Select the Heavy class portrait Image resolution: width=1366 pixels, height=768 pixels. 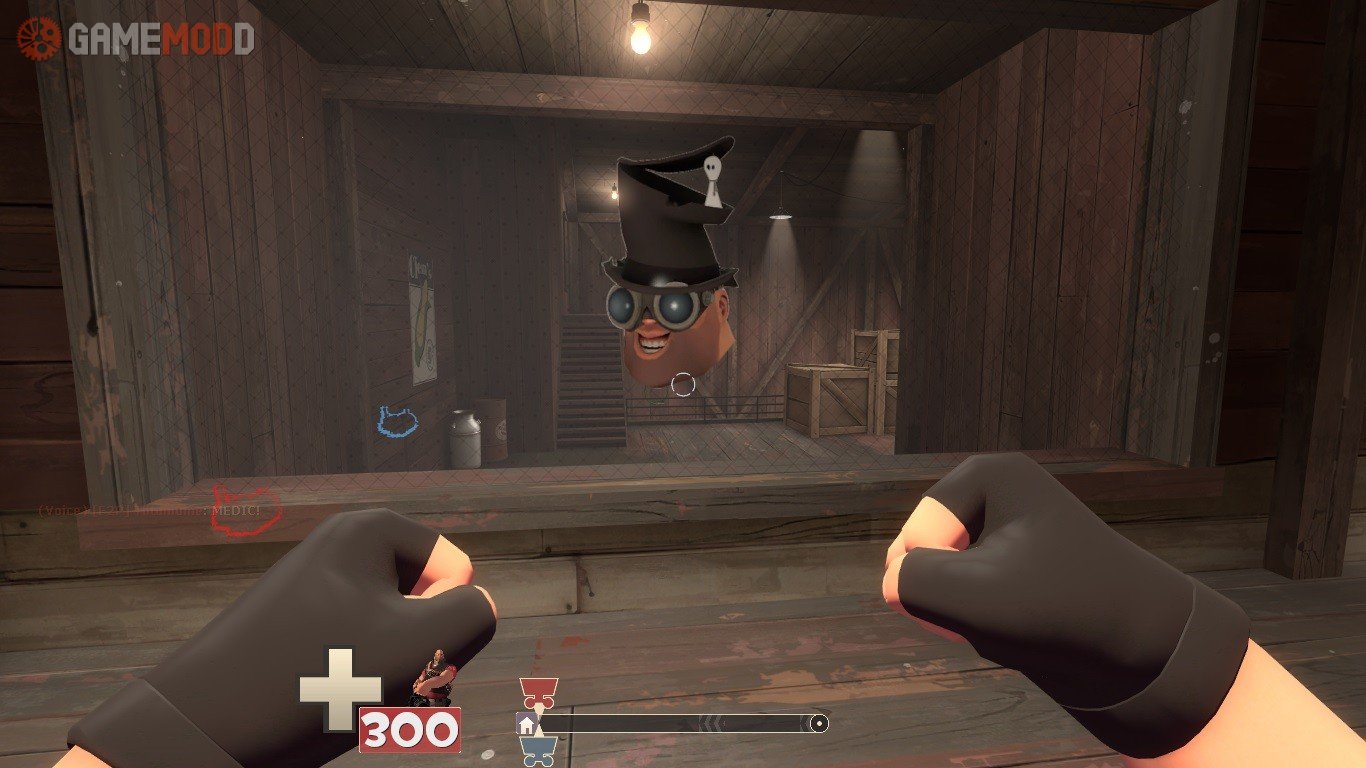pos(432,677)
